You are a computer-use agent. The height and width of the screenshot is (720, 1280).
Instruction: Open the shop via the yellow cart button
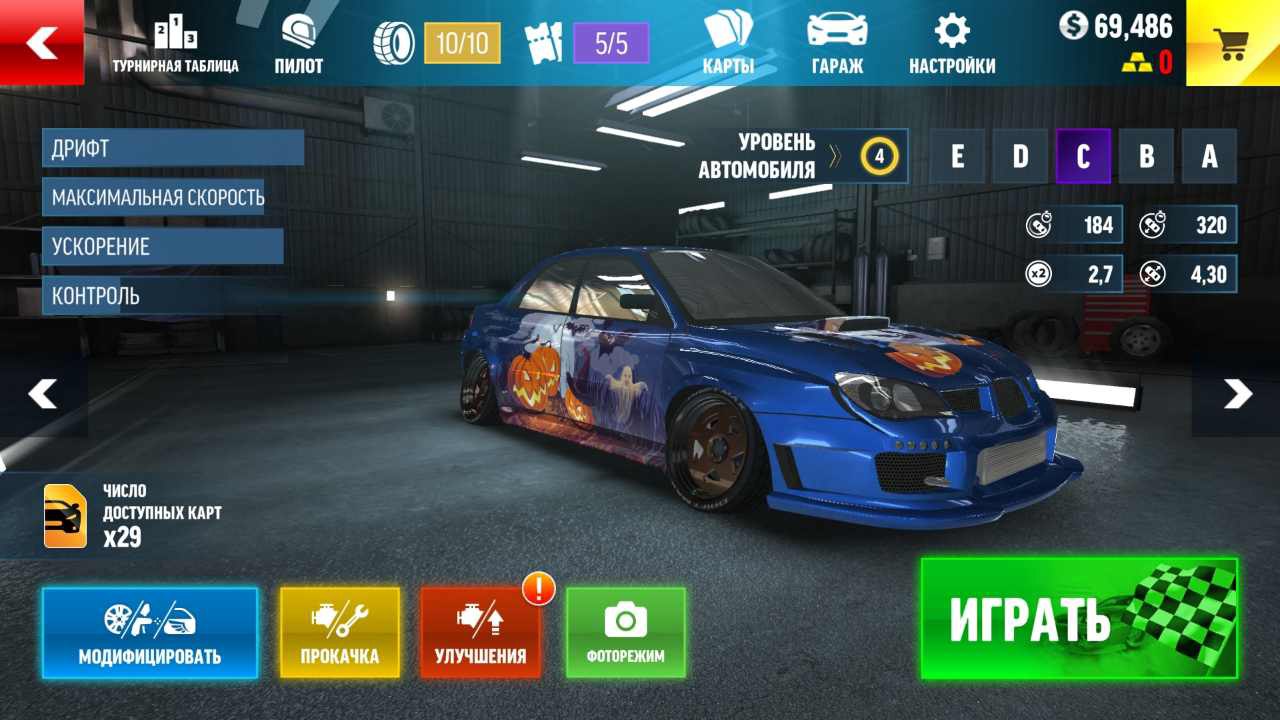click(1232, 42)
